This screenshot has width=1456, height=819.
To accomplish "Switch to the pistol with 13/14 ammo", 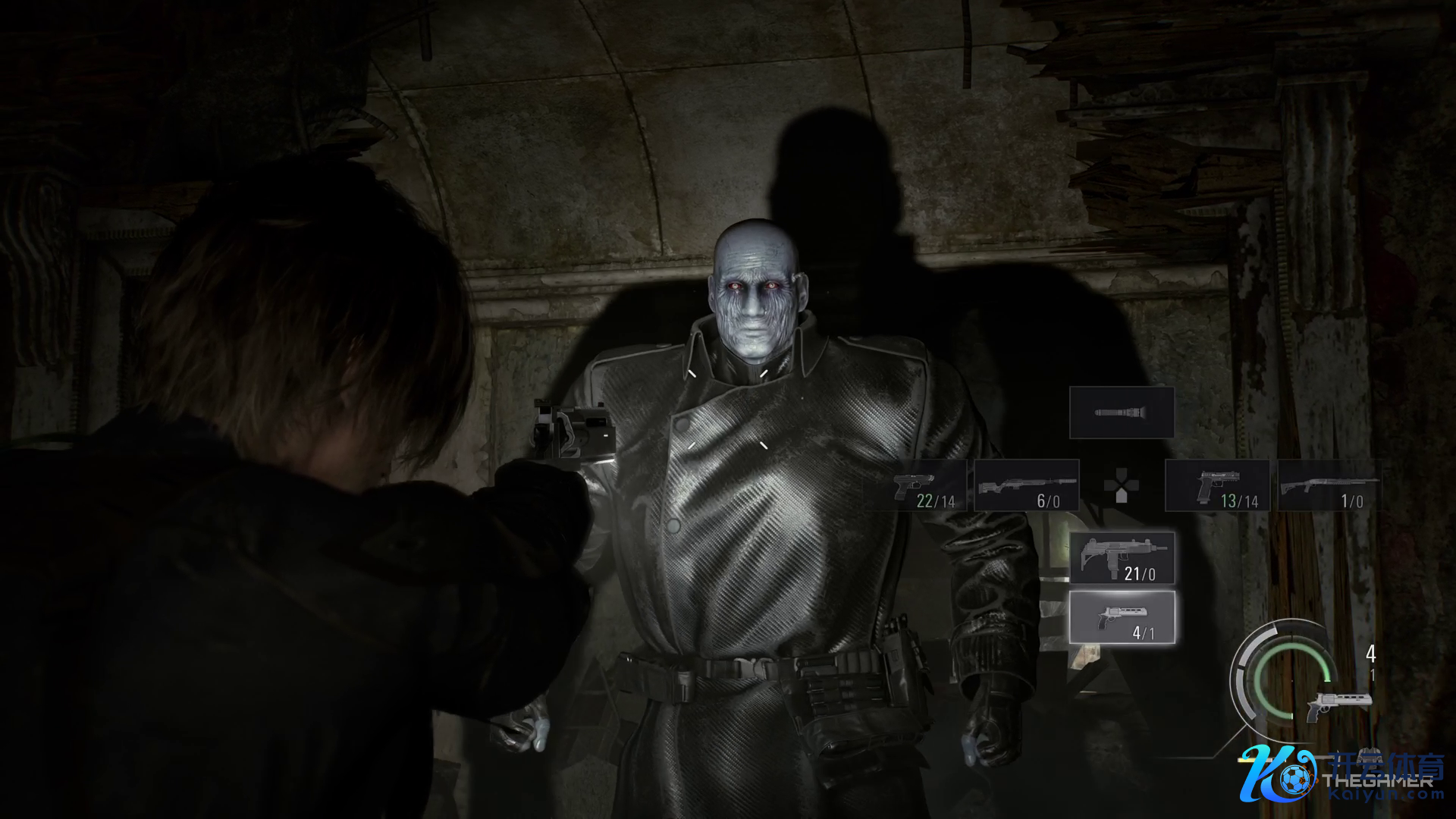I will click(1217, 485).
